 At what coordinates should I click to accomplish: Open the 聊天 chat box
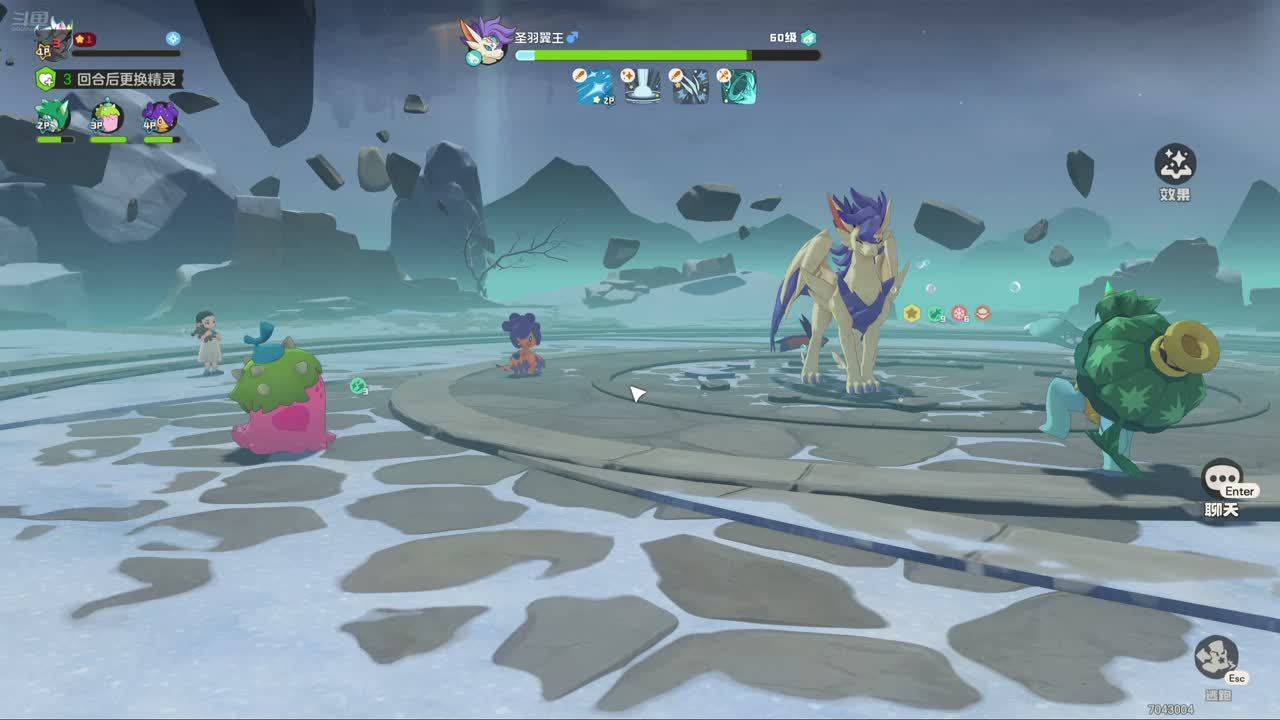[x=1221, y=481]
